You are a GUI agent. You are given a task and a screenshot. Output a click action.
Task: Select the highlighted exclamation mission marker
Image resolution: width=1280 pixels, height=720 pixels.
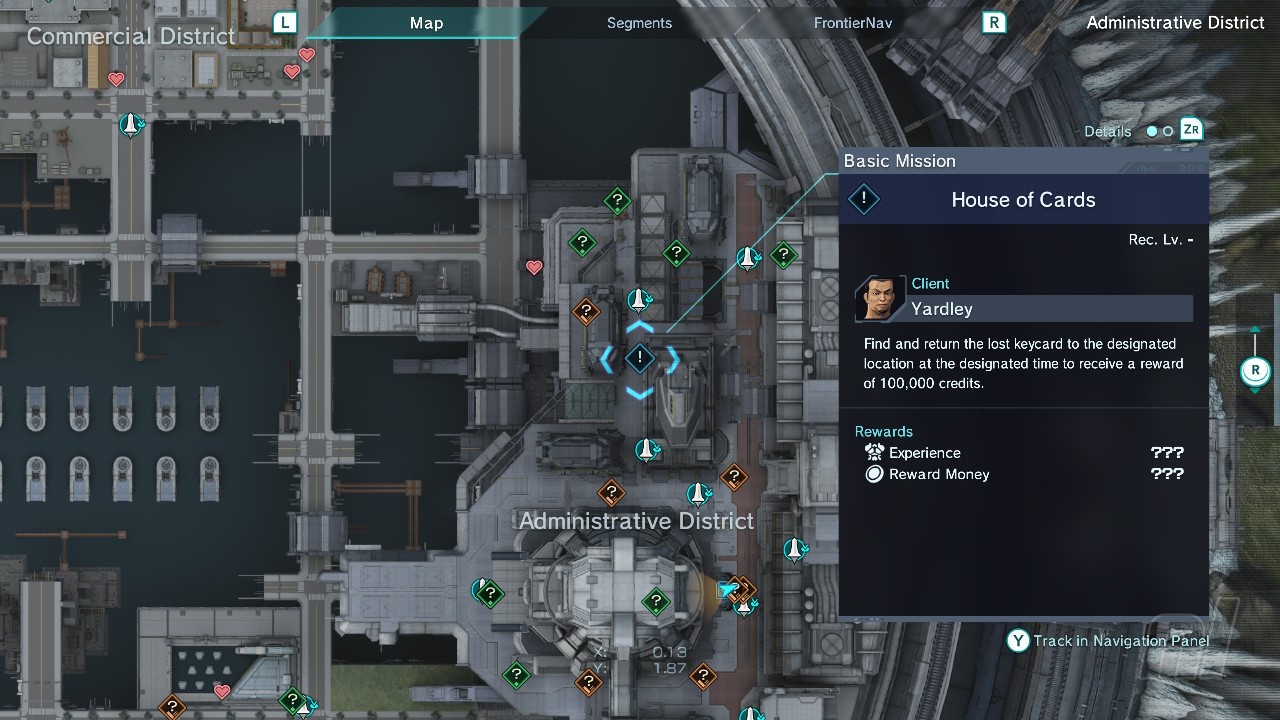click(x=639, y=358)
